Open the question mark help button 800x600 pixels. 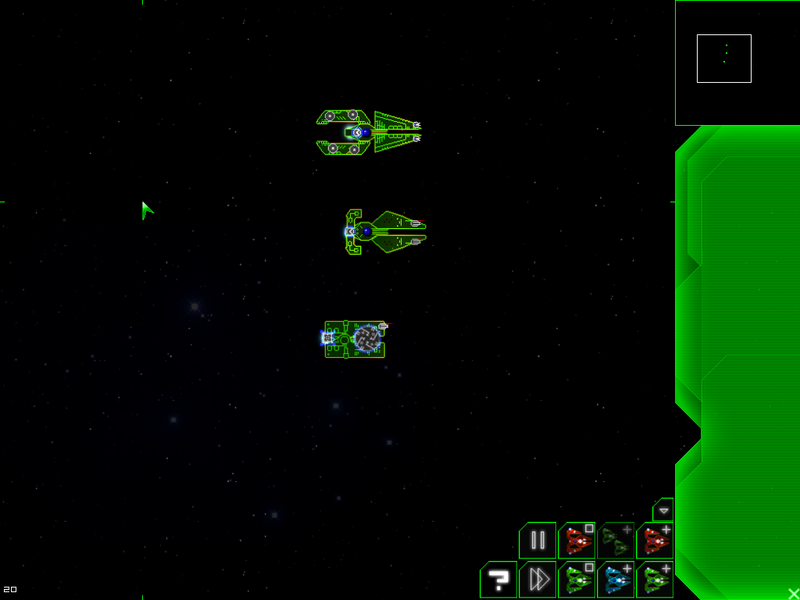497,579
